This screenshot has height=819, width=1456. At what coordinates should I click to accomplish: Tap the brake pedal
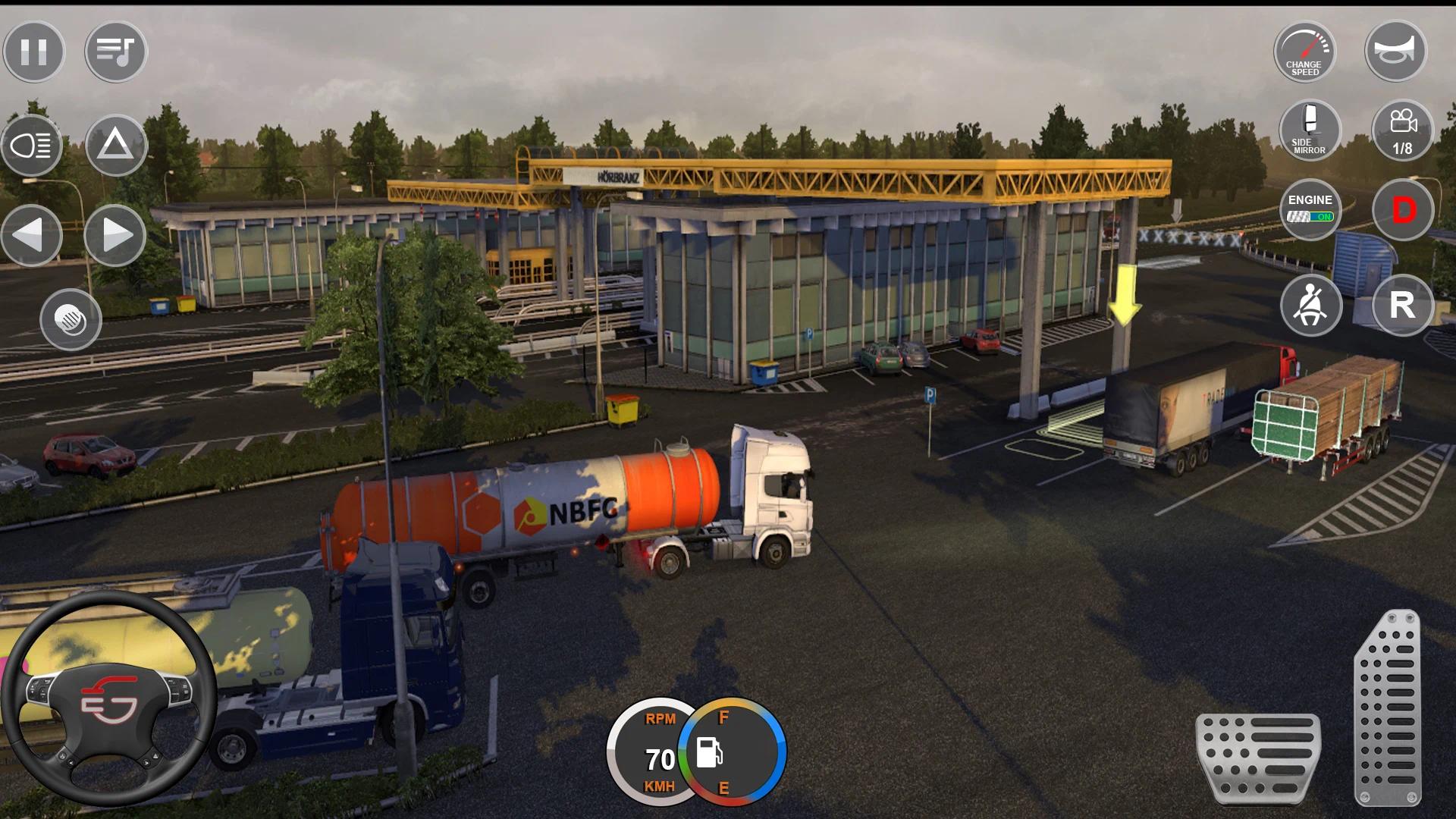click(1258, 757)
